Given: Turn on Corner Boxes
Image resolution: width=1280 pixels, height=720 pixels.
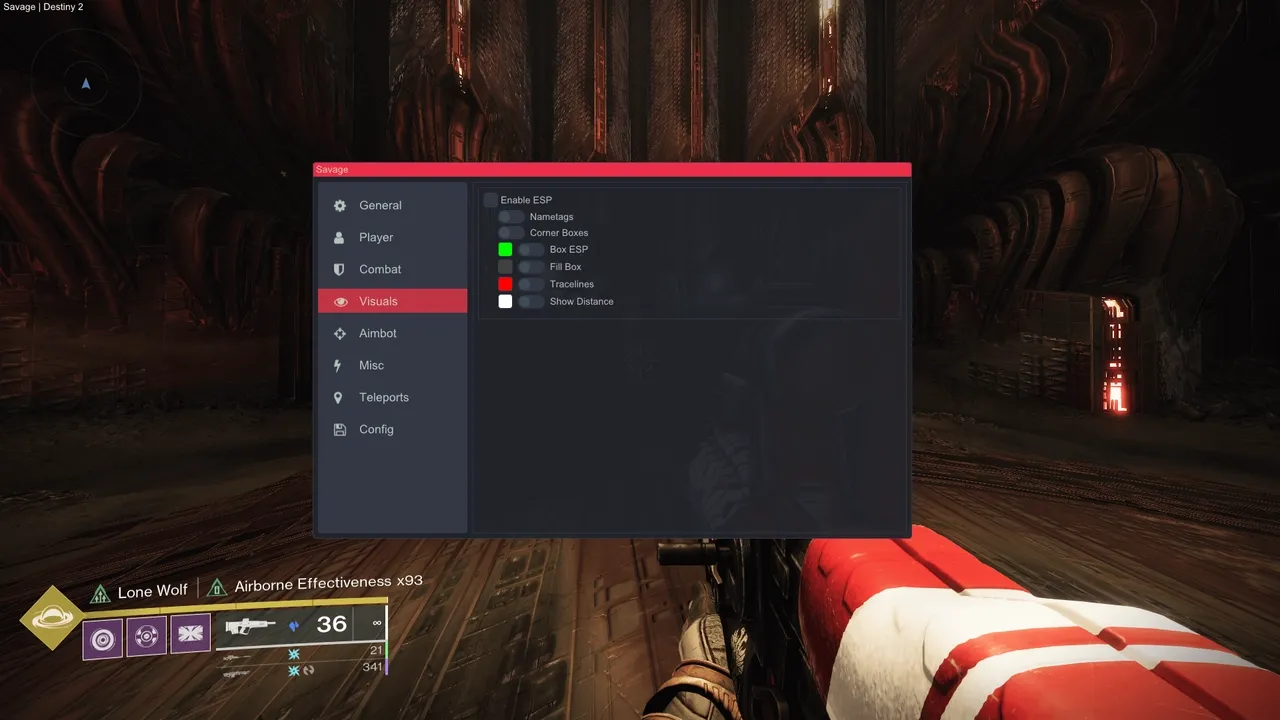Looking at the screenshot, I should point(511,233).
